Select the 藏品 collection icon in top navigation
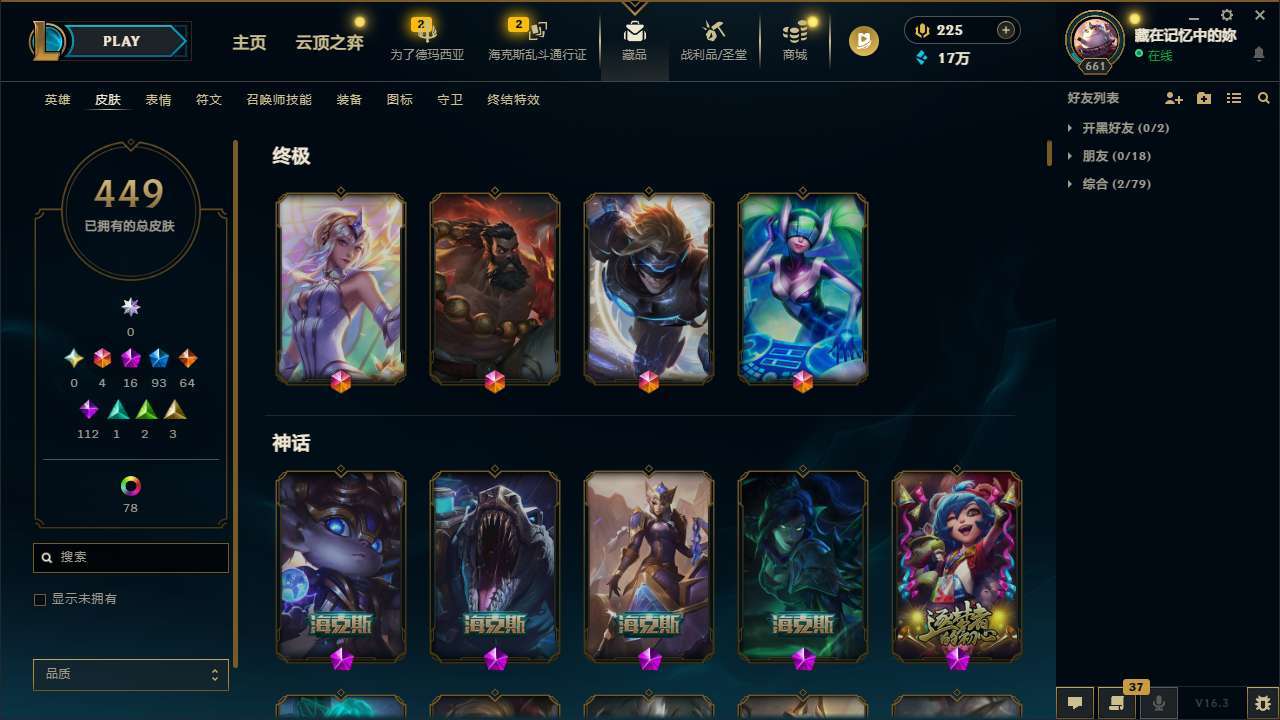This screenshot has height=720, width=1280. [x=634, y=40]
